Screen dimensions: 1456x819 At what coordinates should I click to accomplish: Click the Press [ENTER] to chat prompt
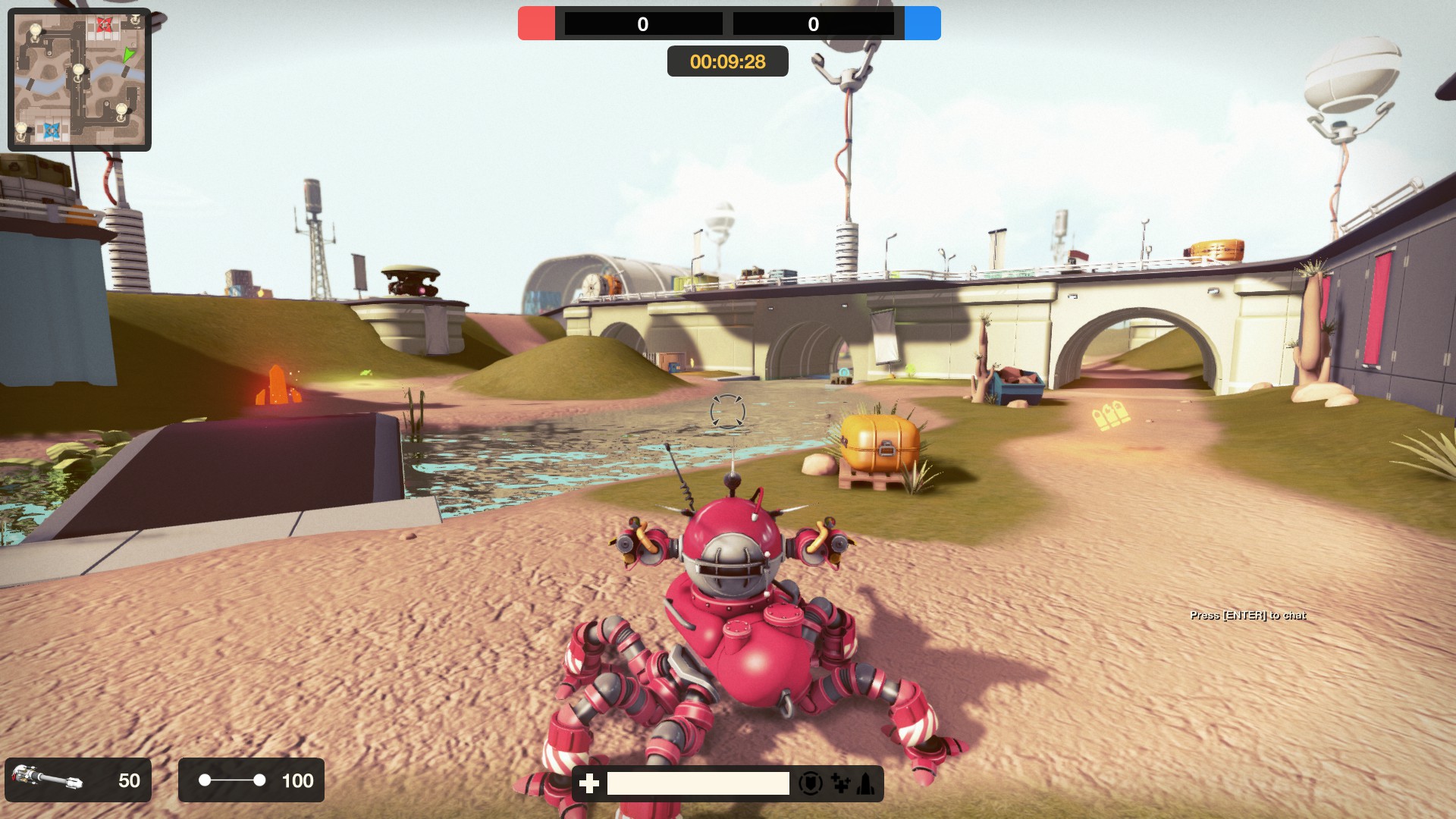point(1248,617)
